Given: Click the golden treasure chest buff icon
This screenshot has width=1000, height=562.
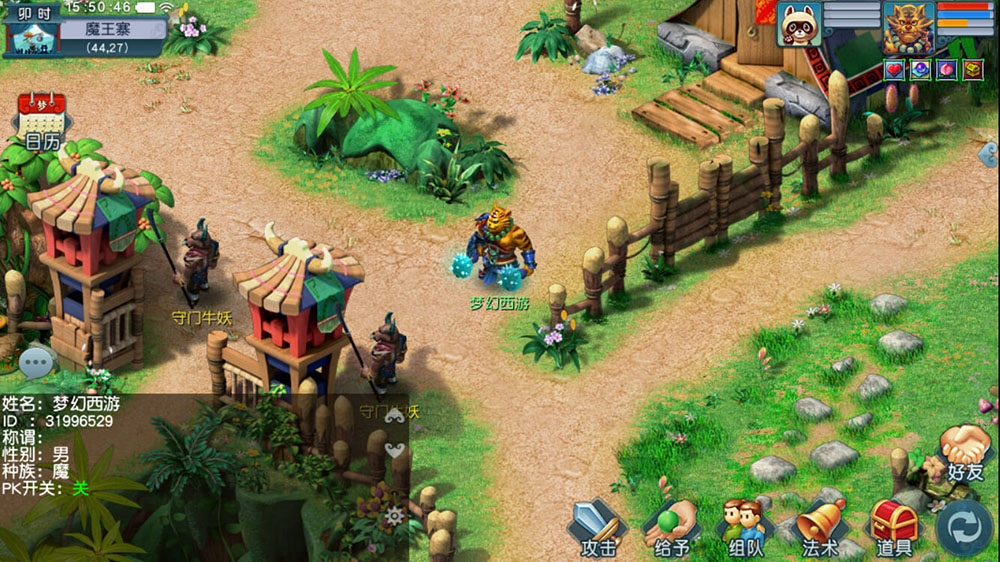Looking at the screenshot, I should (x=972, y=69).
